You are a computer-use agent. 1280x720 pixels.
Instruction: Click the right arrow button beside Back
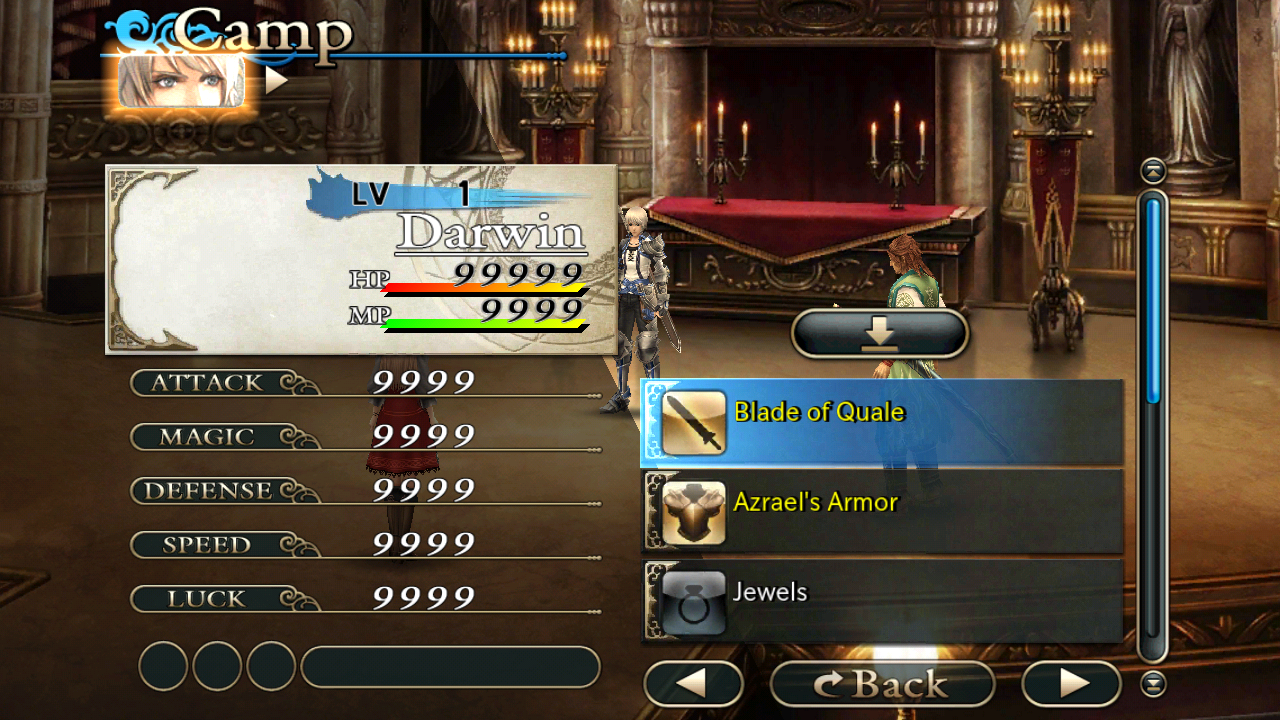pos(1071,684)
